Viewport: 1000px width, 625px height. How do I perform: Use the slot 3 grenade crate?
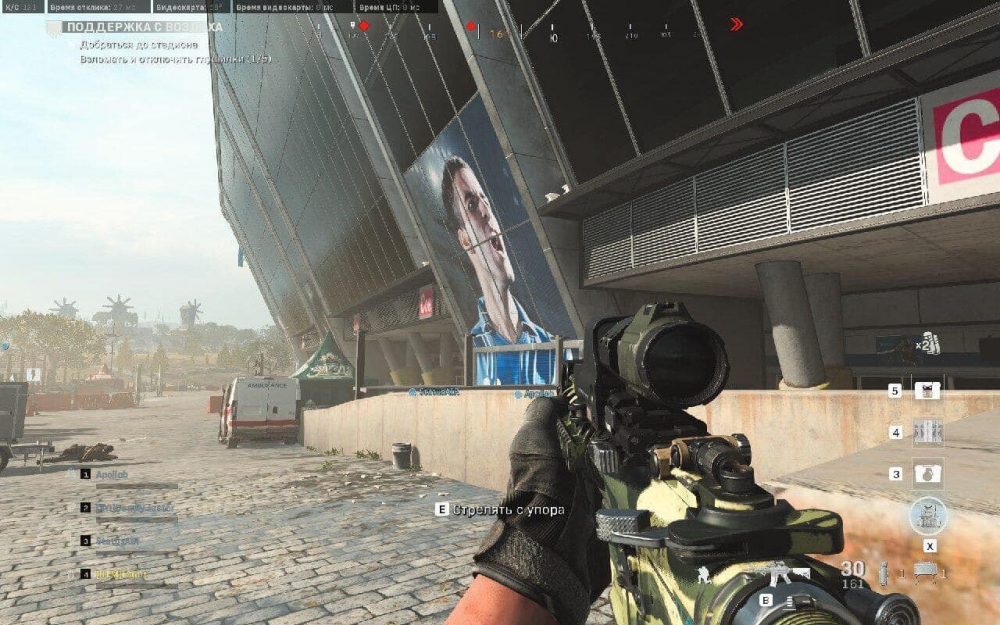(x=928, y=473)
